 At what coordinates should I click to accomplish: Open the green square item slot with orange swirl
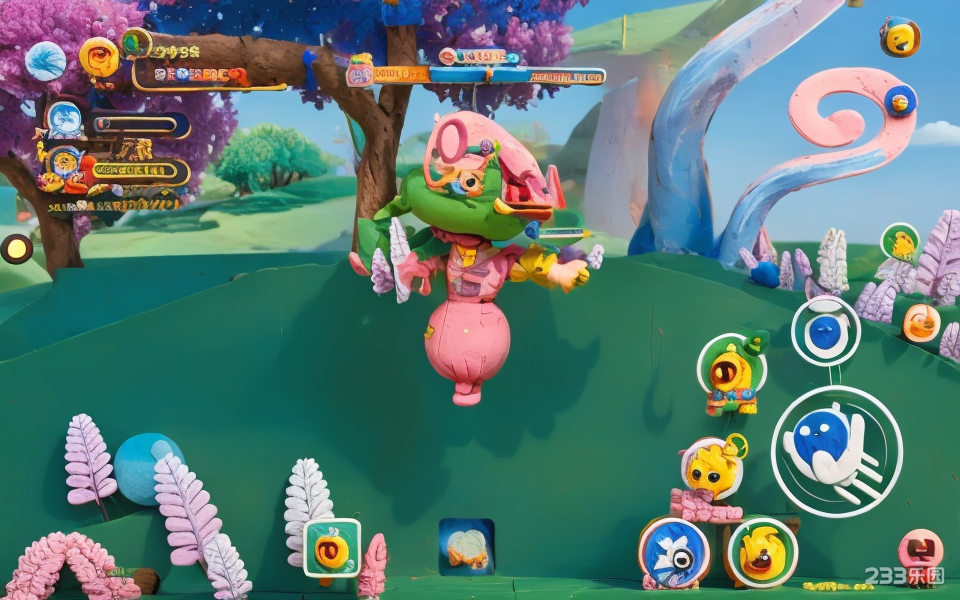click(332, 547)
